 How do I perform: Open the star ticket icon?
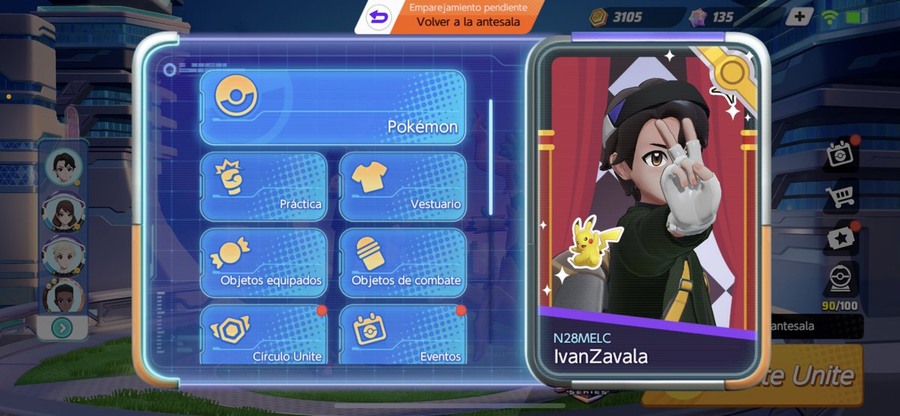click(x=840, y=238)
